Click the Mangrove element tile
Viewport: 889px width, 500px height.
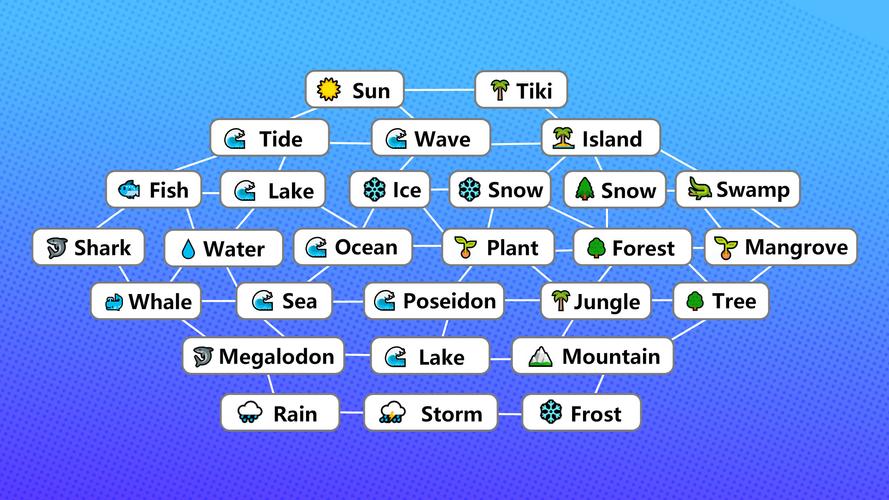pos(781,247)
